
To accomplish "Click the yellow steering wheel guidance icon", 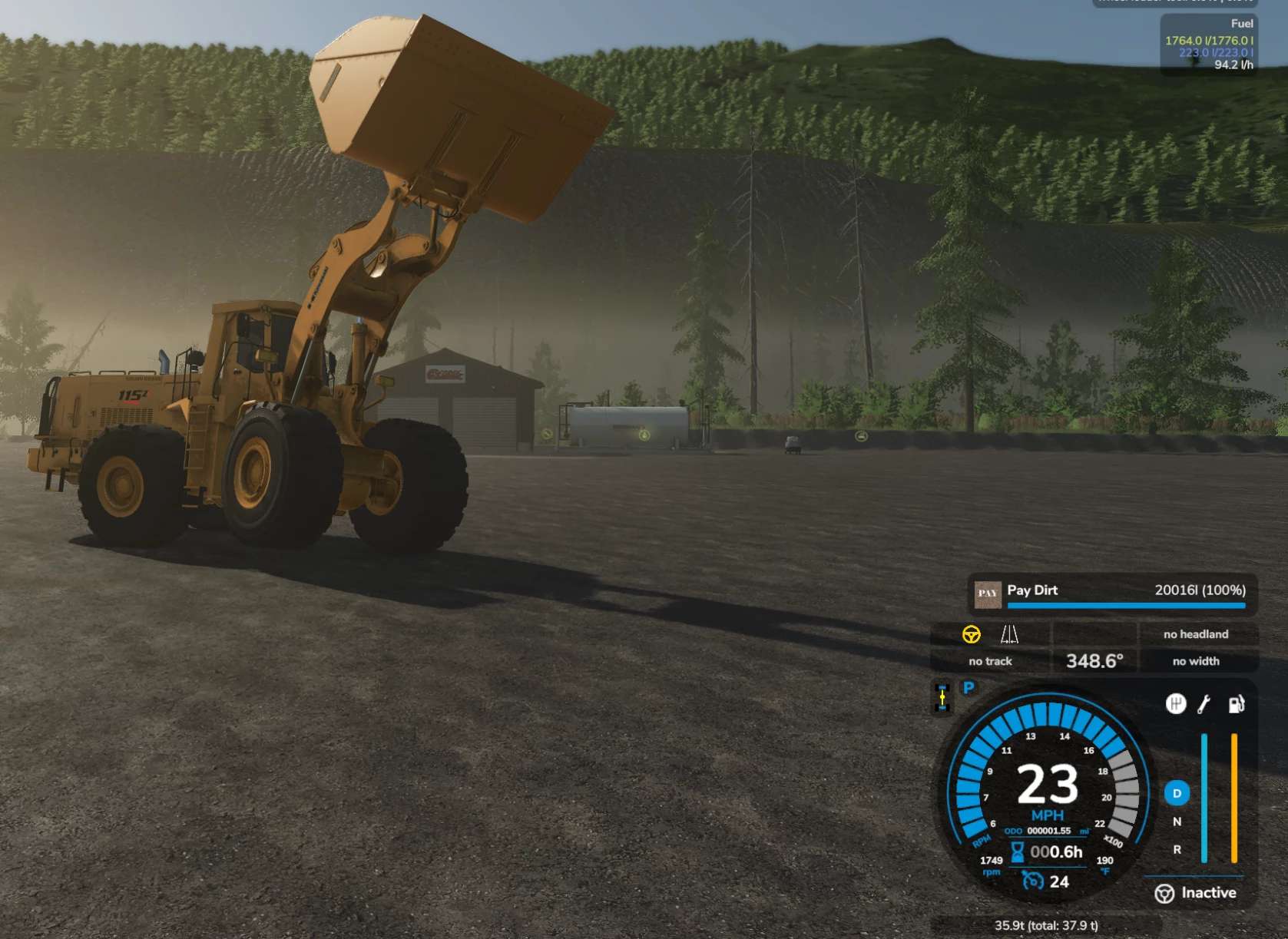I will (x=971, y=634).
